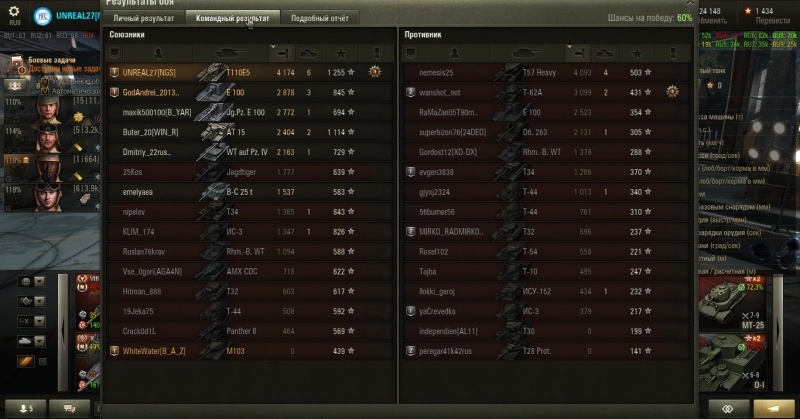Select the Командный результат tab
Image resolution: width=800 pixels, height=419 pixels.
point(232,18)
